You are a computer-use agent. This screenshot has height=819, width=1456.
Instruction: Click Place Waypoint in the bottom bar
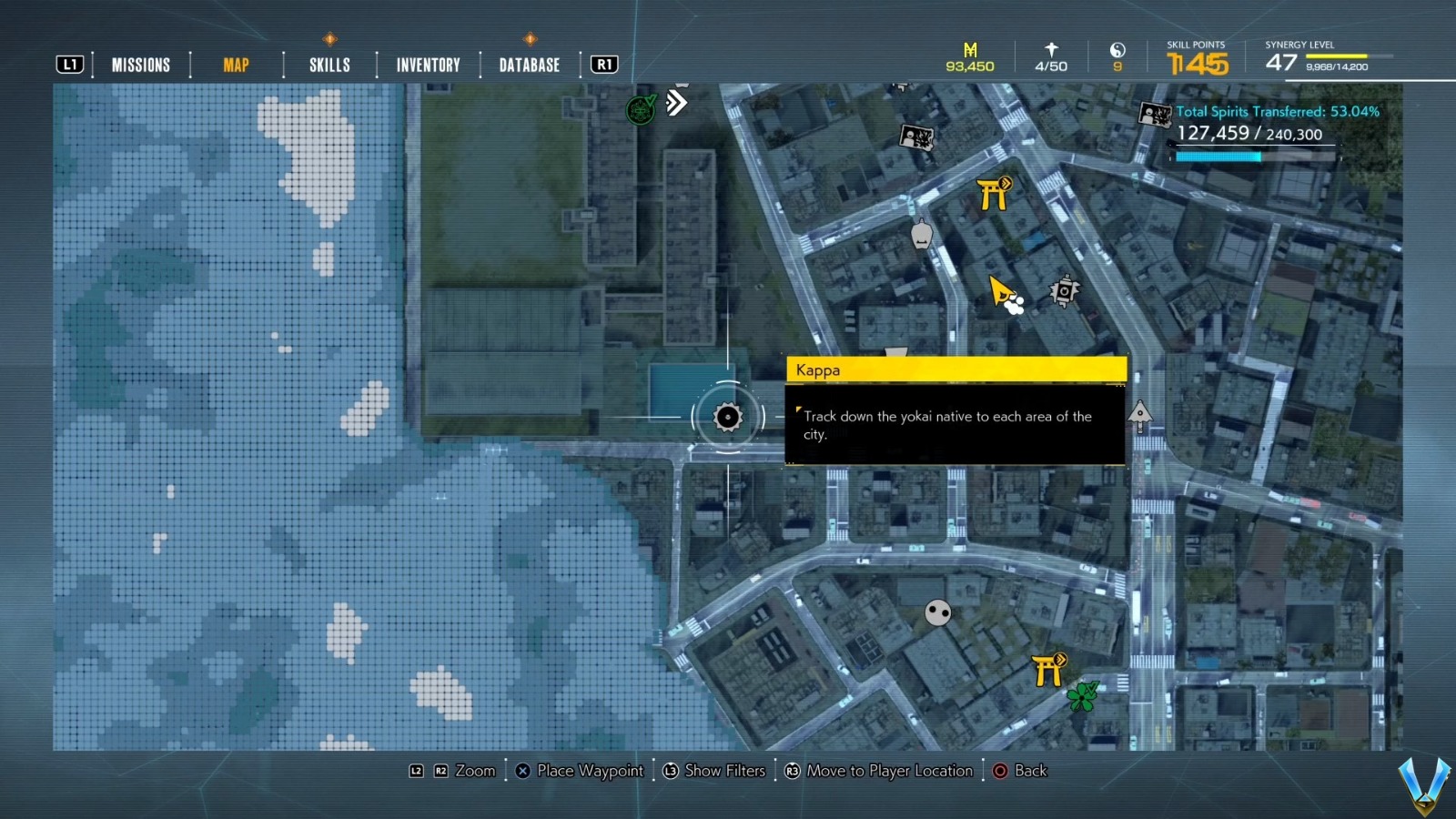pyautogui.click(x=580, y=771)
